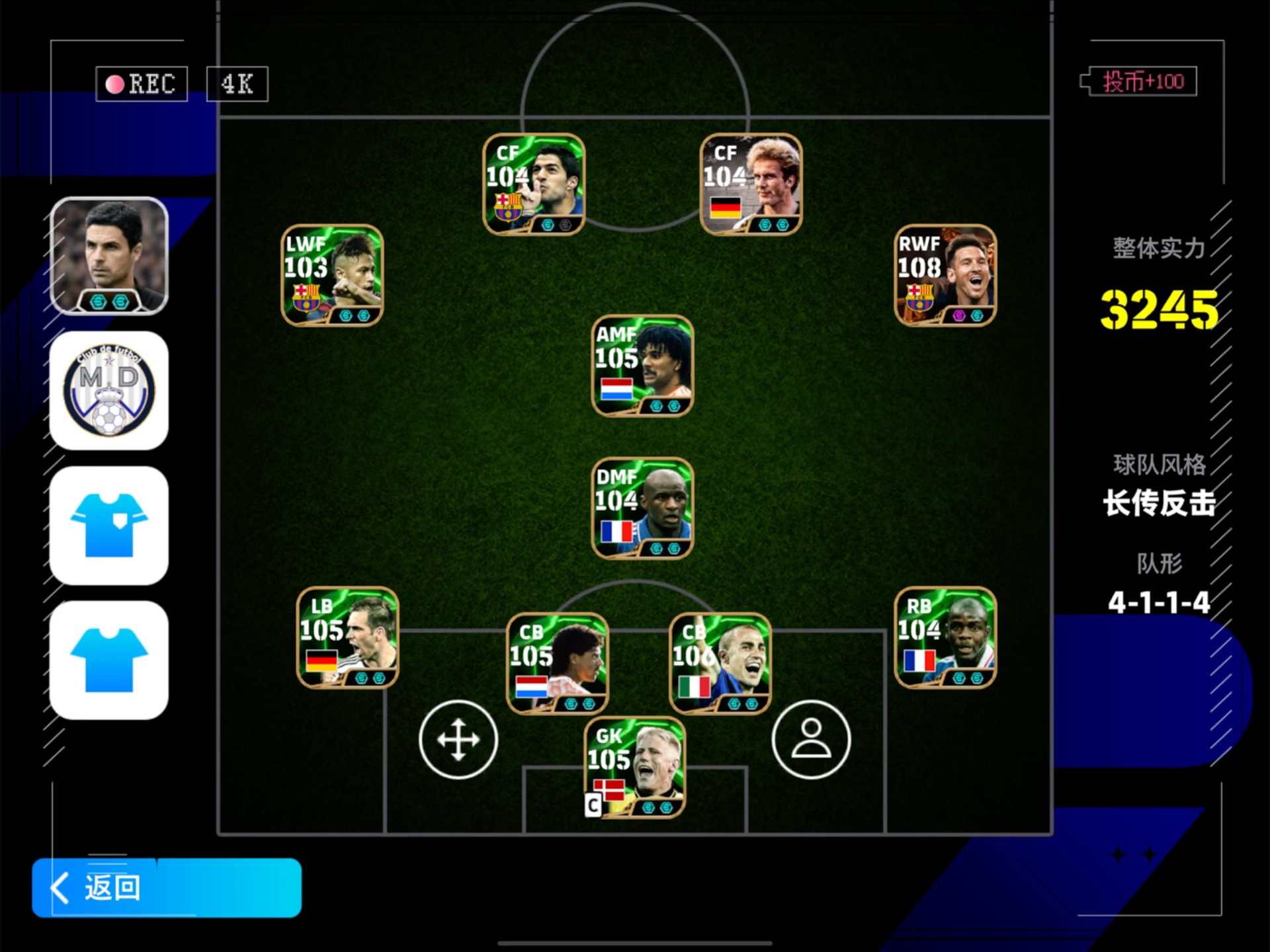Select the DMF 104 player card
This screenshot has height=952, width=1270.
click(642, 508)
